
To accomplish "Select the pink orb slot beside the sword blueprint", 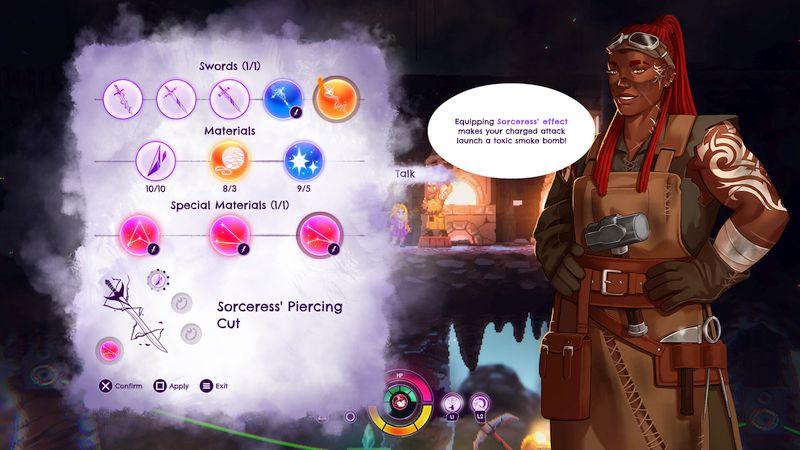I will pyautogui.click(x=108, y=350).
